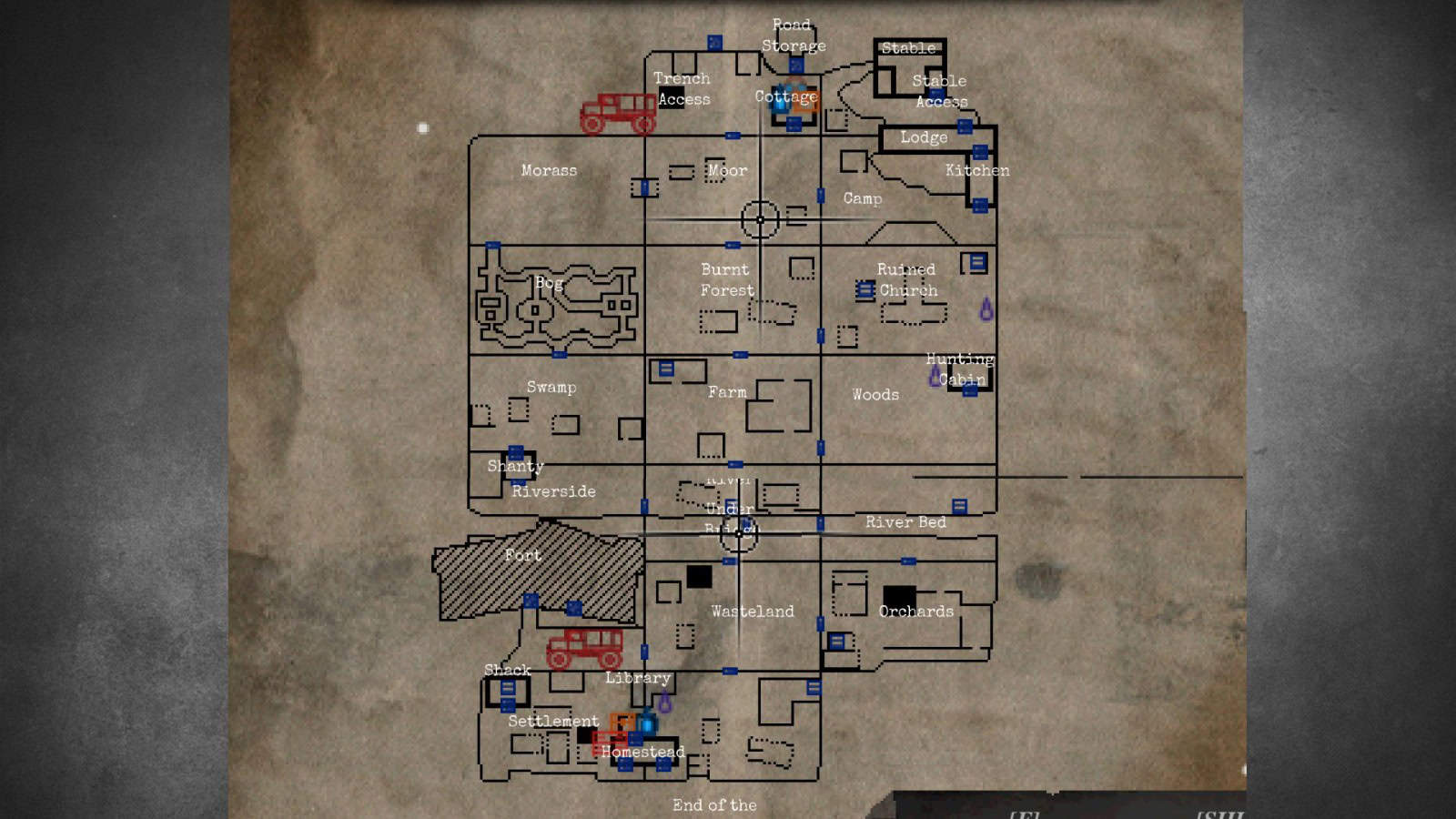Click the compass crosshair marker near Camp
The width and height of the screenshot is (1456, 819).
click(760, 218)
